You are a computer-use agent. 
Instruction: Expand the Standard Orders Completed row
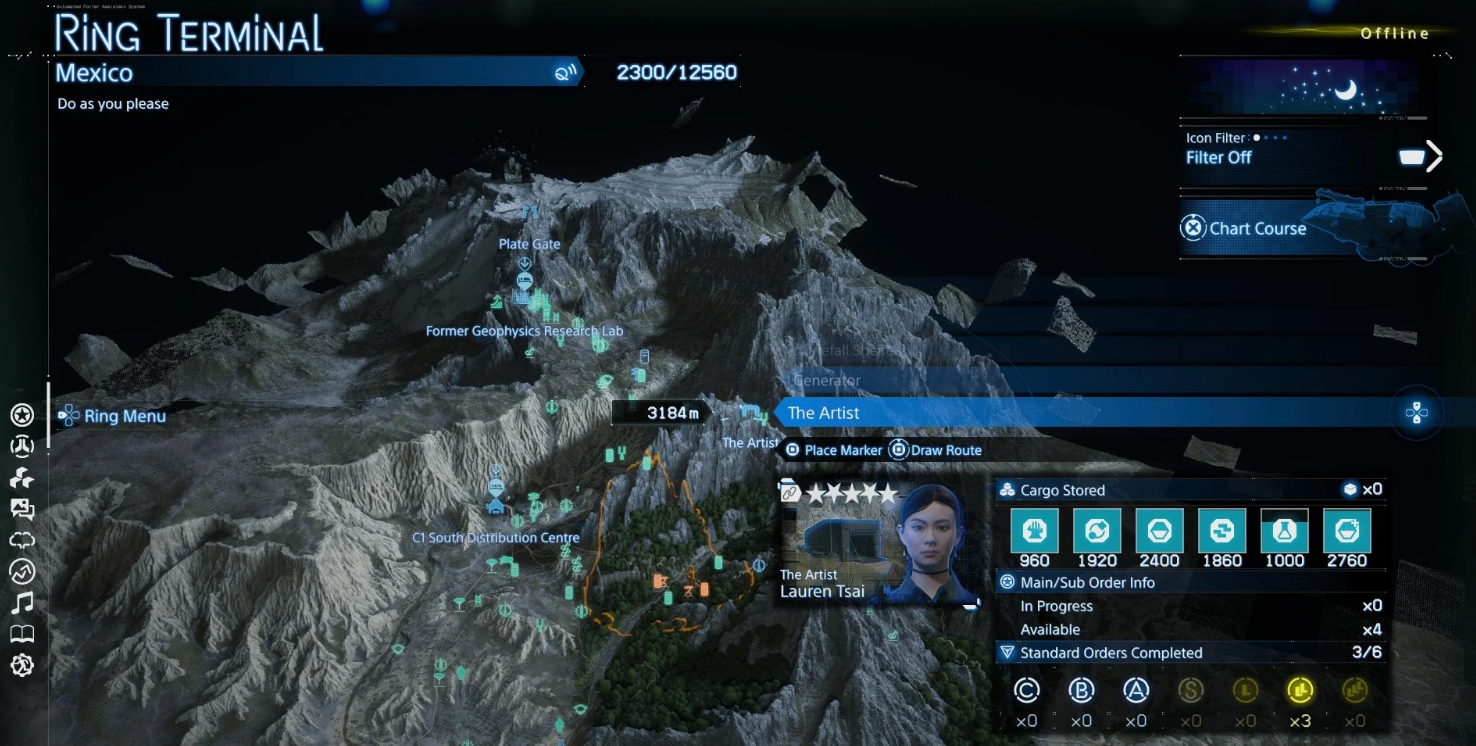[x=1110, y=653]
